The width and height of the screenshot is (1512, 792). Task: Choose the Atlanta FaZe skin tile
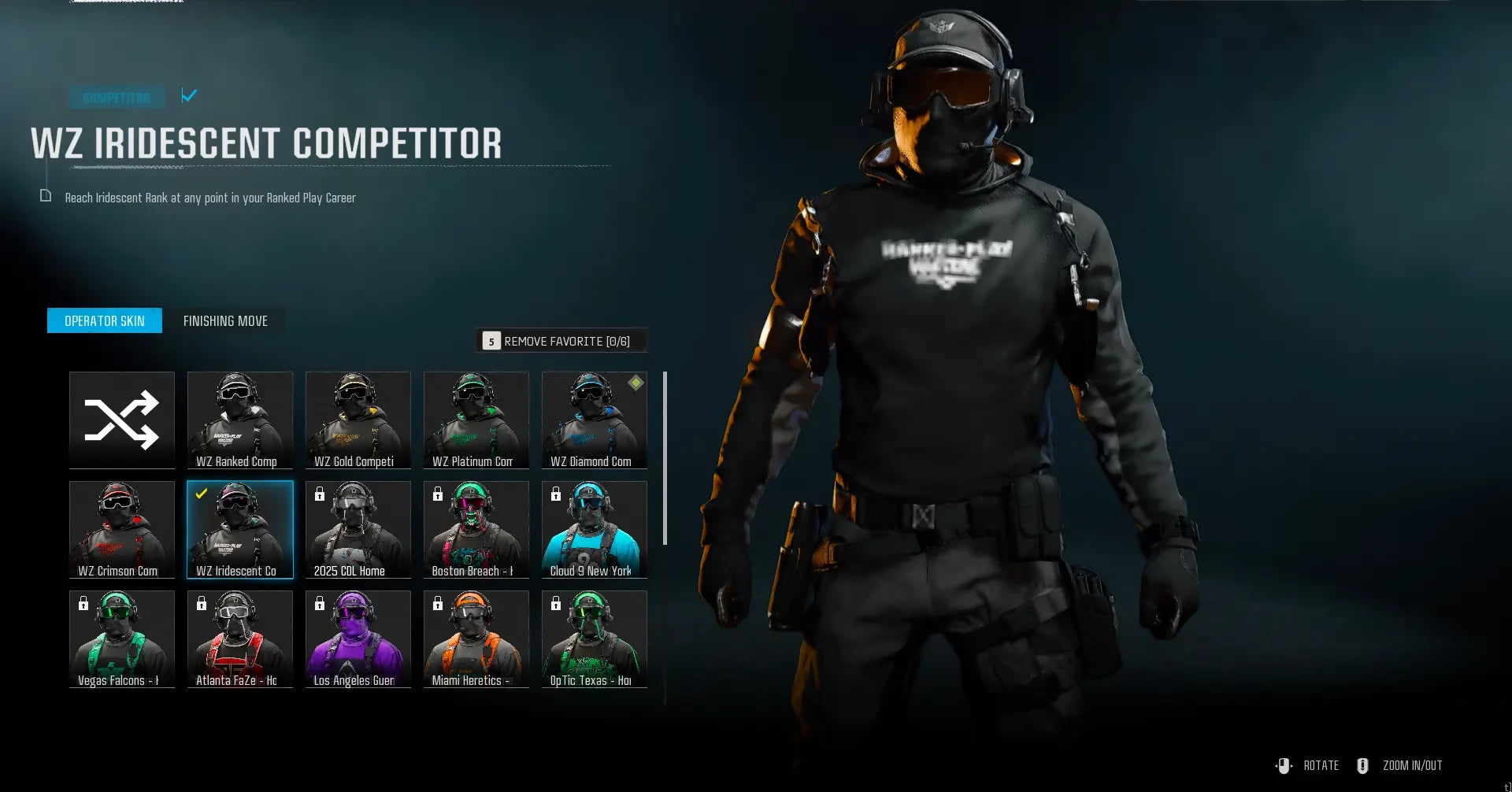240,638
